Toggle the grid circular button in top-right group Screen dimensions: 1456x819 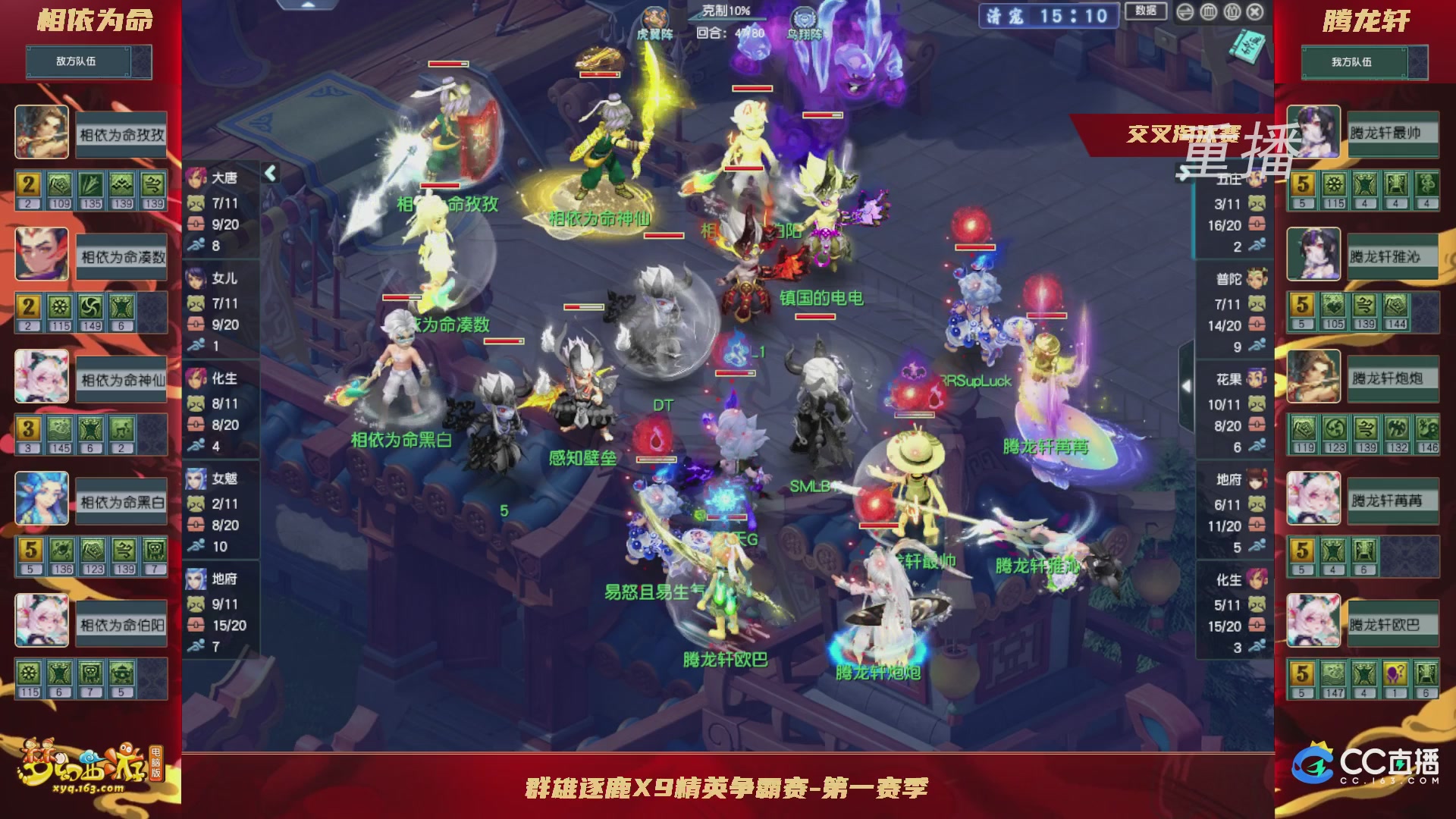[x=1208, y=12]
